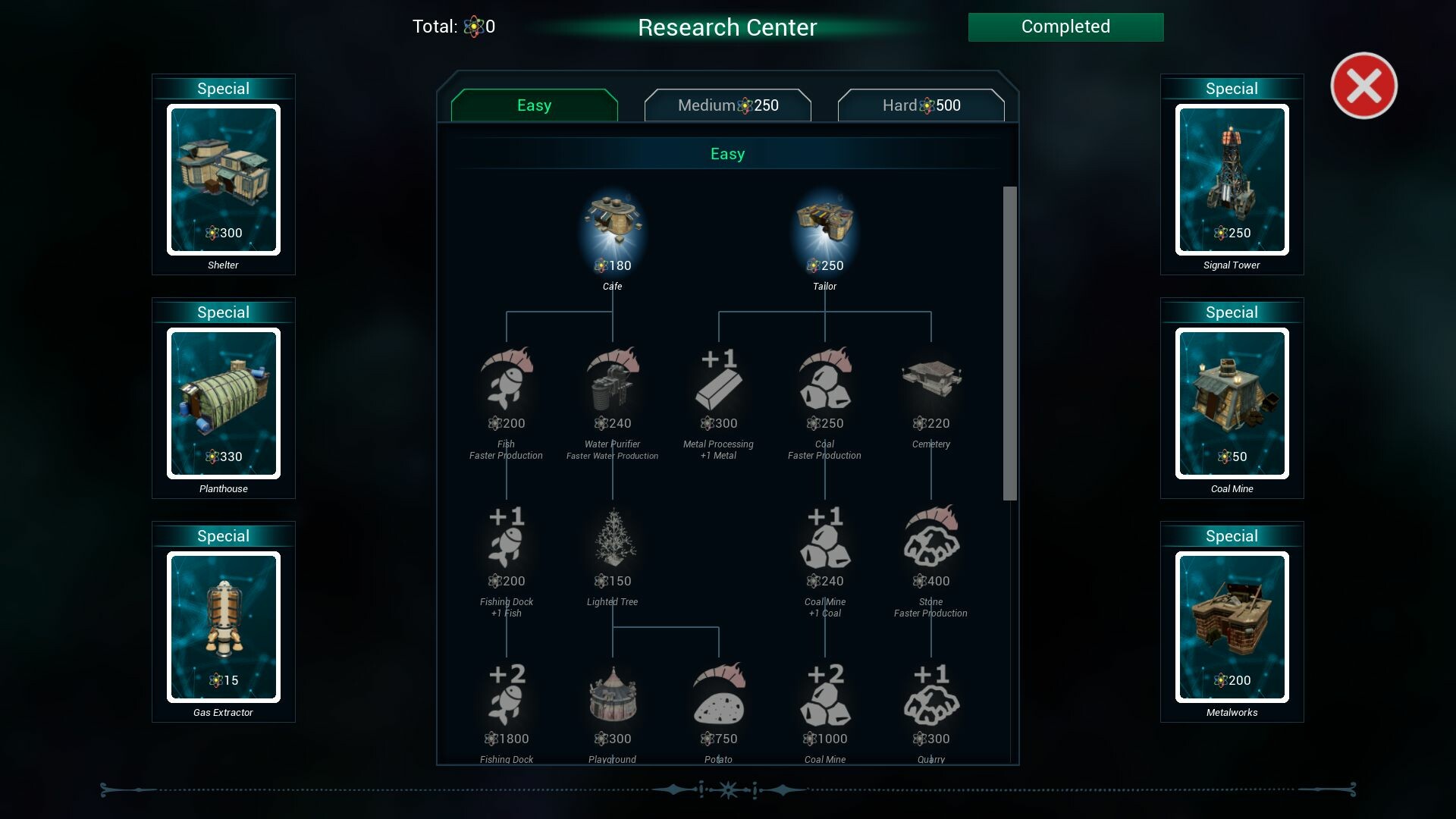Select the Easy research tab
Viewport: 1456px width, 819px height.
coord(534,105)
